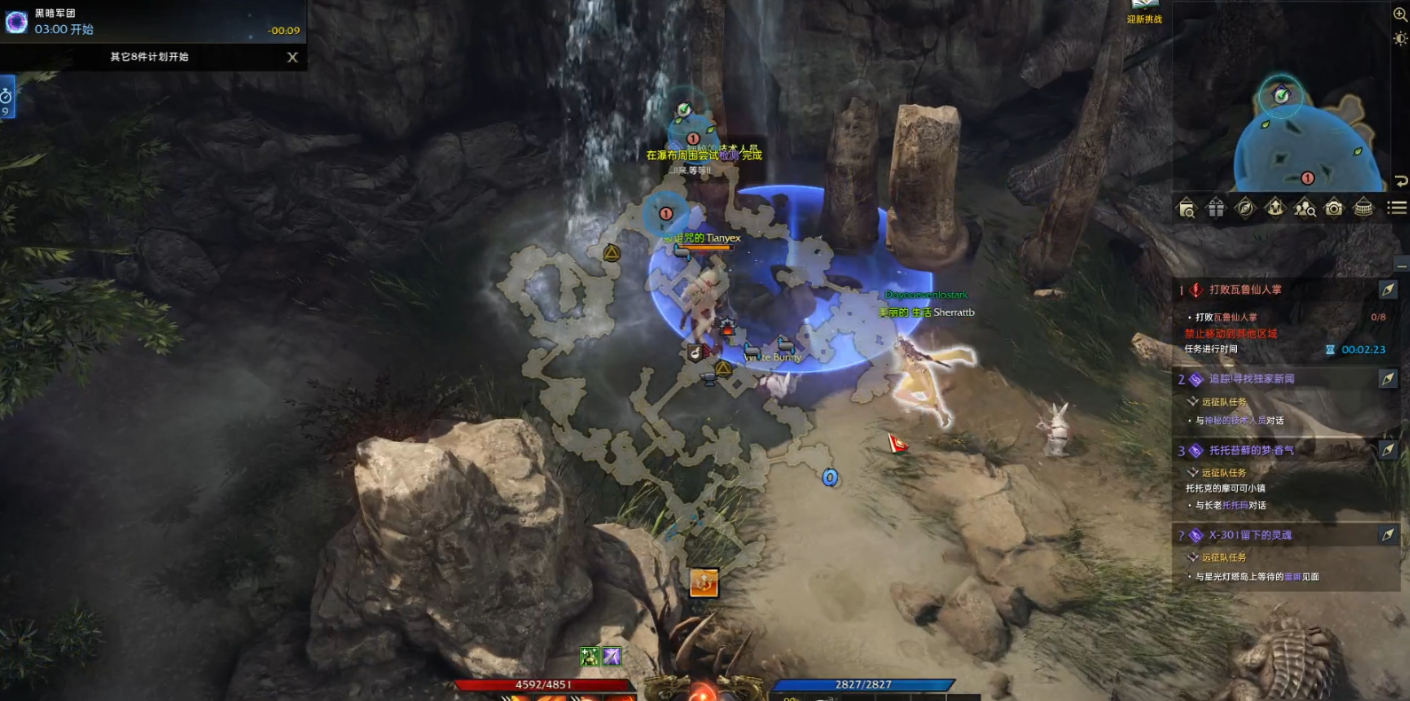1410x701 pixels.
Task: Track quest 打败瓦鲁仙人掌 with its compass button
Action: click(x=1388, y=289)
